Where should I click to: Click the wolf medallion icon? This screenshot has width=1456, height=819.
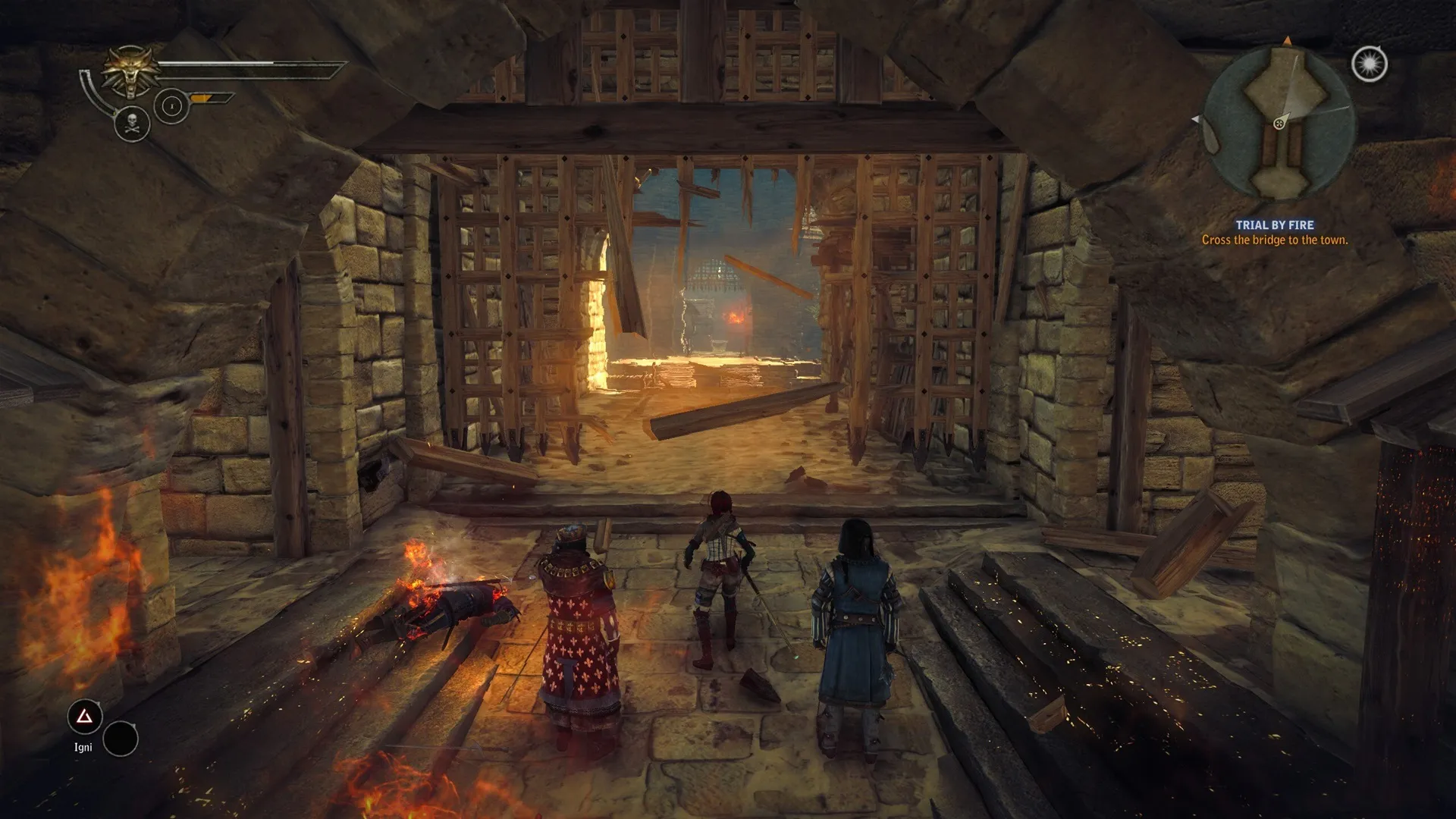pos(131,71)
